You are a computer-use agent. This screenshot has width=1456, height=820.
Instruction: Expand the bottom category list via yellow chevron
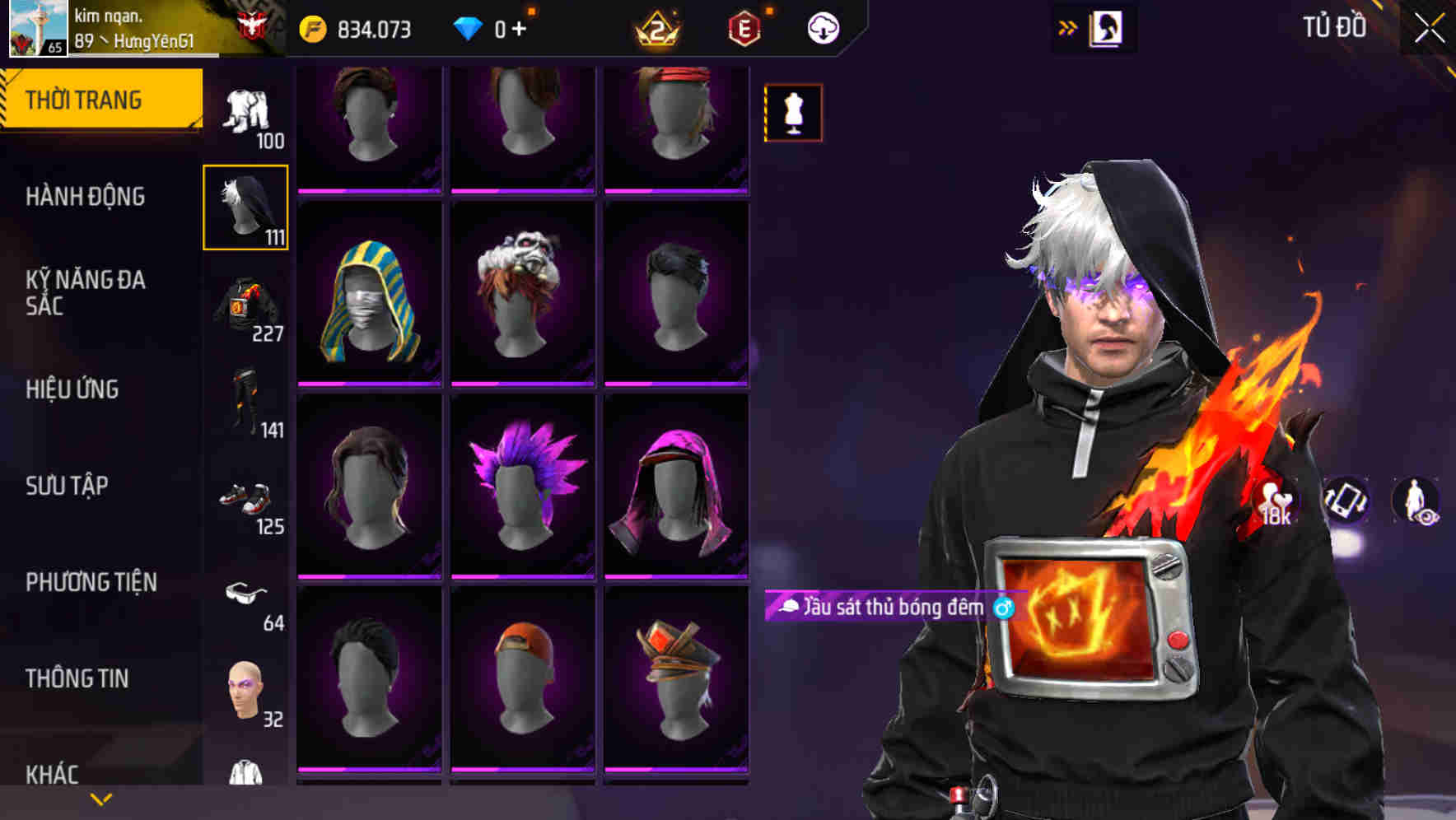100,799
